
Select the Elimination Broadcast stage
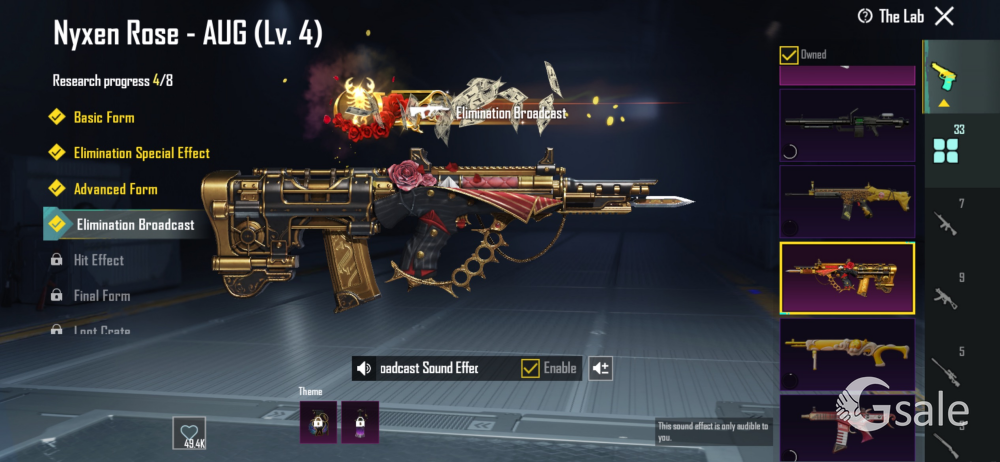click(x=135, y=225)
